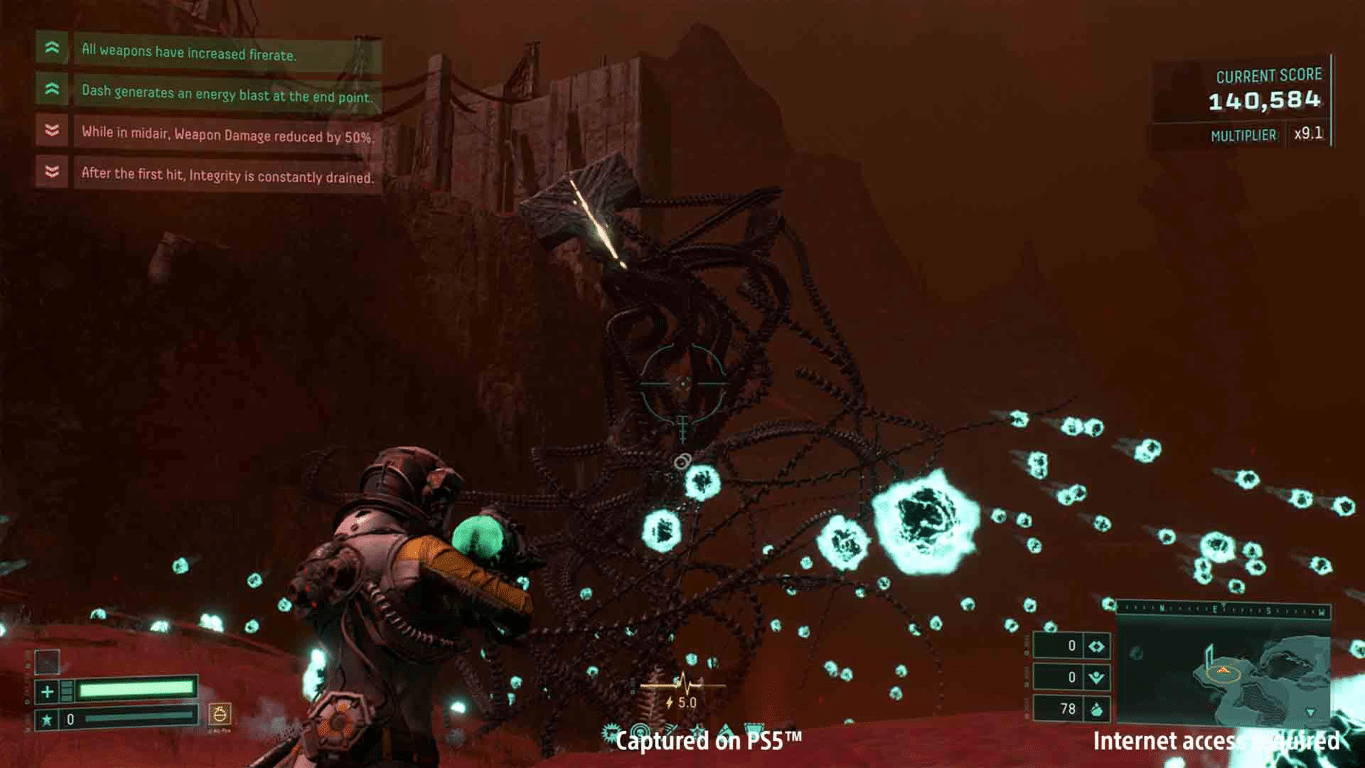Click the plus-shaped integrity icon
The width and height of the screenshot is (1365, 768).
[x=47, y=691]
